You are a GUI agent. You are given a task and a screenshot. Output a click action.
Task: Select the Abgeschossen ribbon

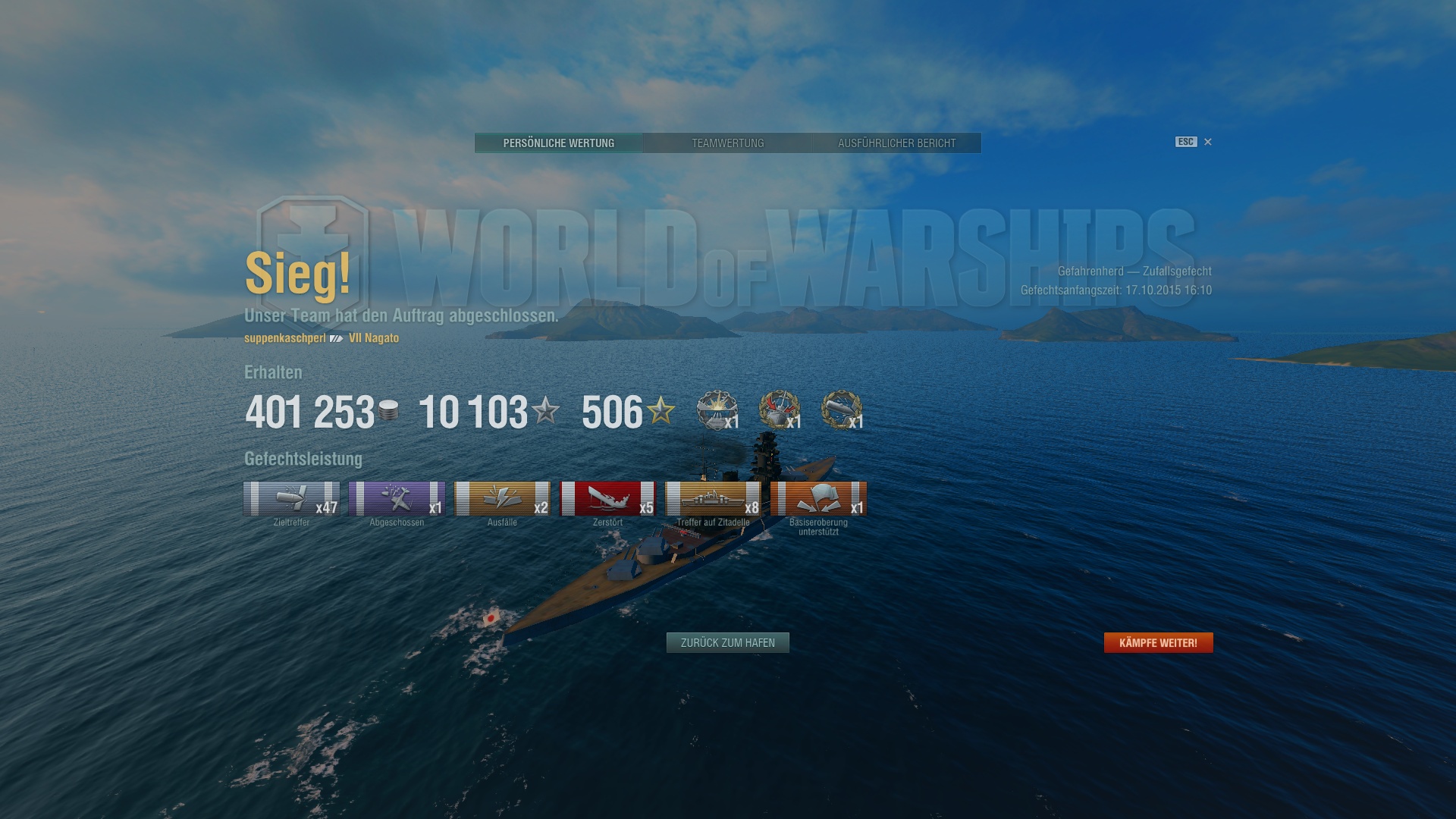point(397,499)
